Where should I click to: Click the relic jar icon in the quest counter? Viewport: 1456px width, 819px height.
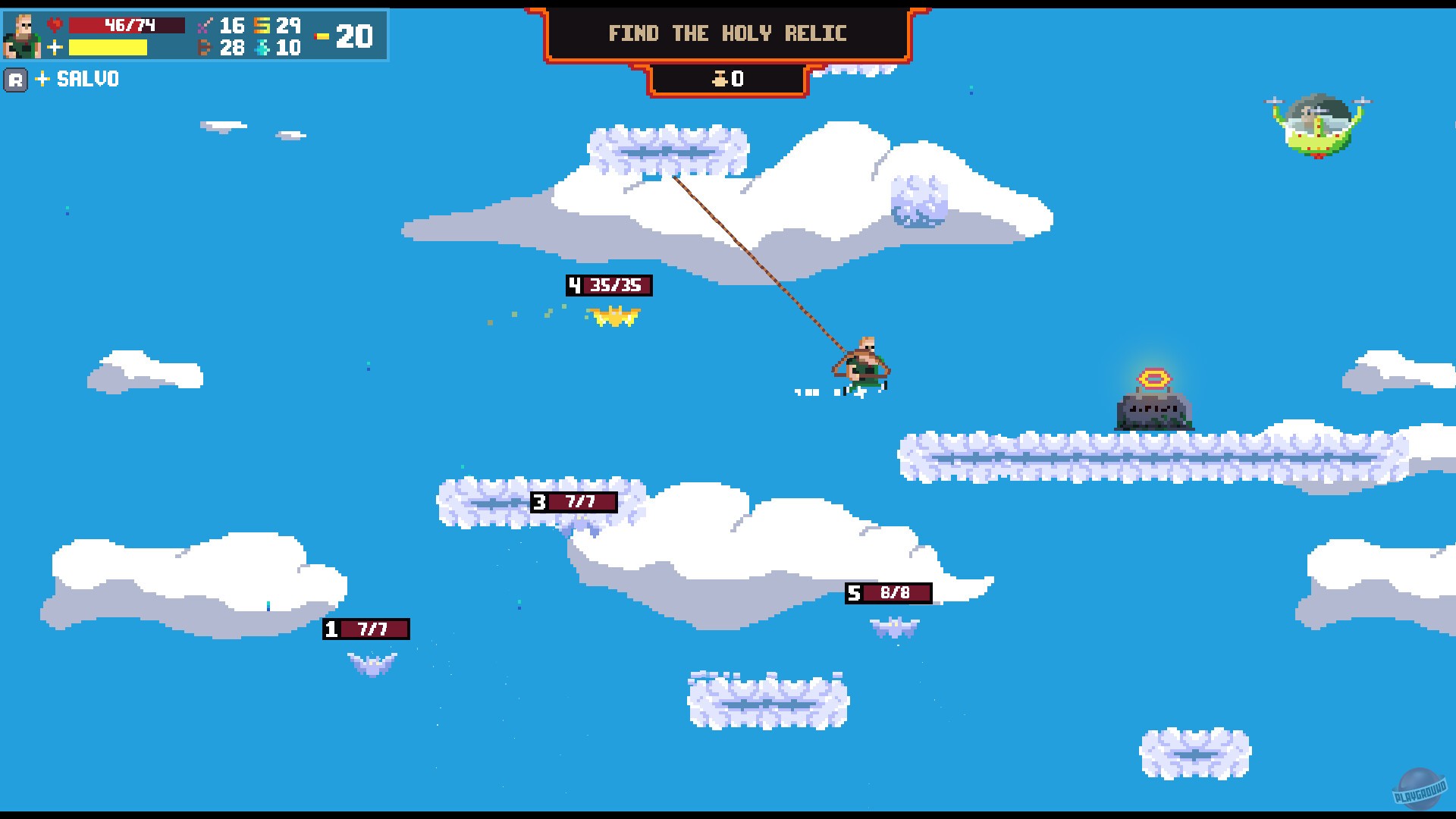click(720, 78)
